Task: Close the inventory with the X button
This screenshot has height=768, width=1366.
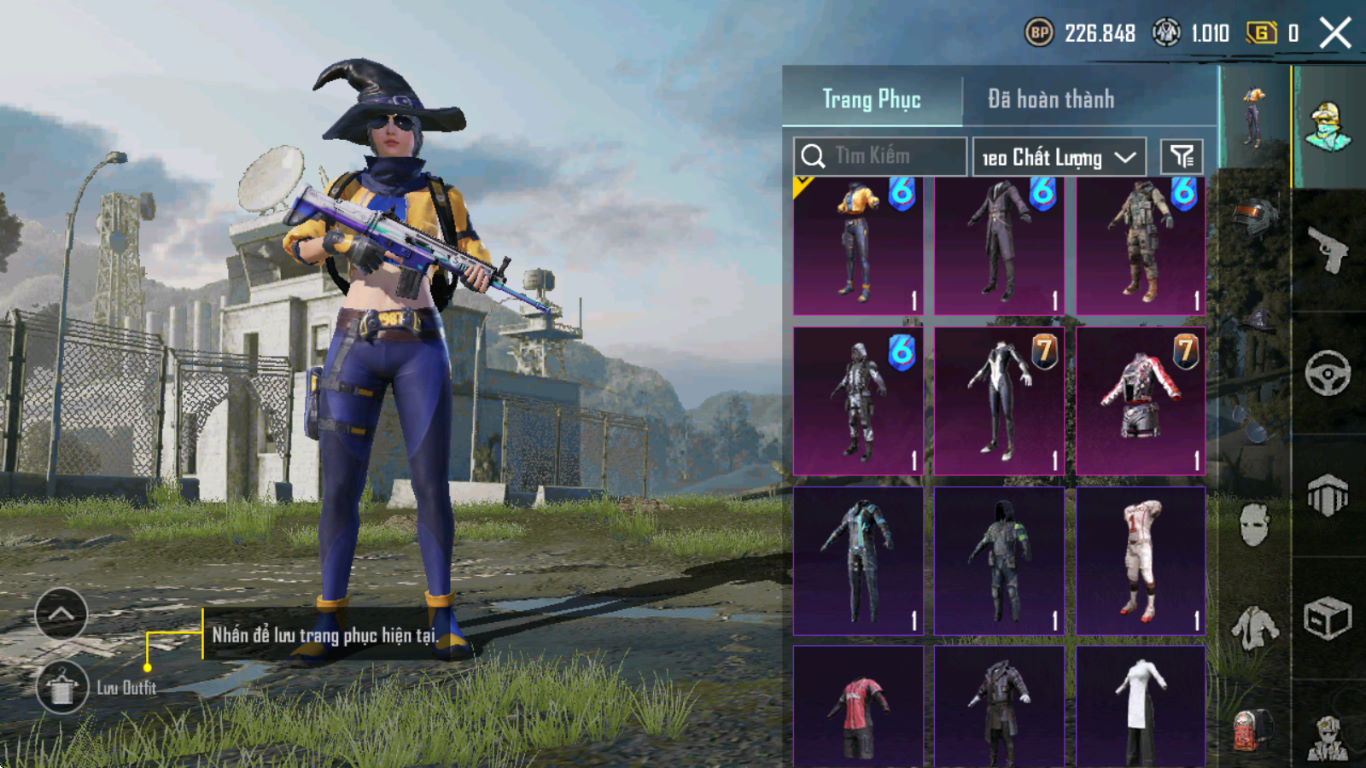Action: [1335, 33]
